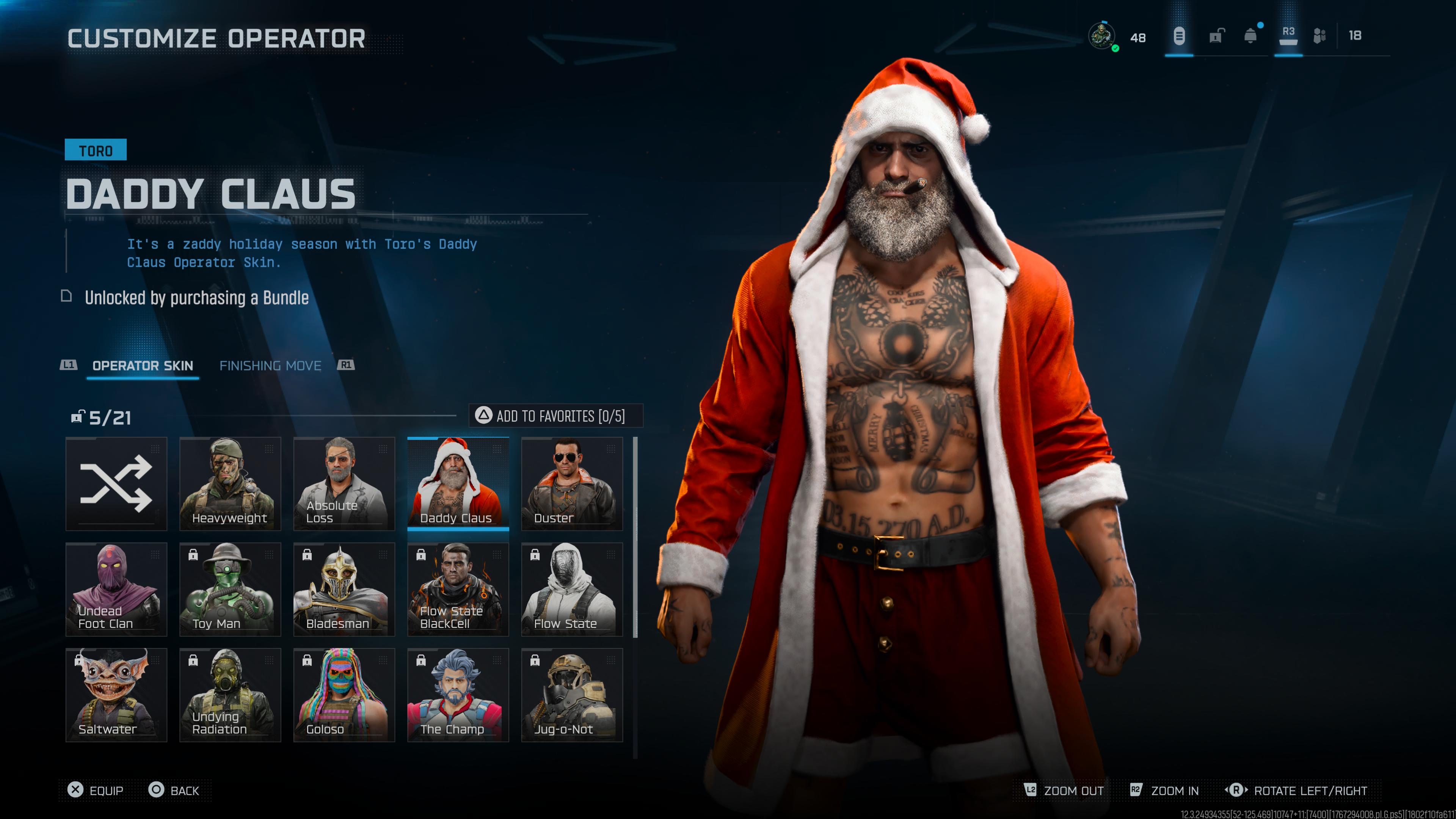Add Daddy Claus to favorites
The image size is (1456, 819).
point(555,416)
